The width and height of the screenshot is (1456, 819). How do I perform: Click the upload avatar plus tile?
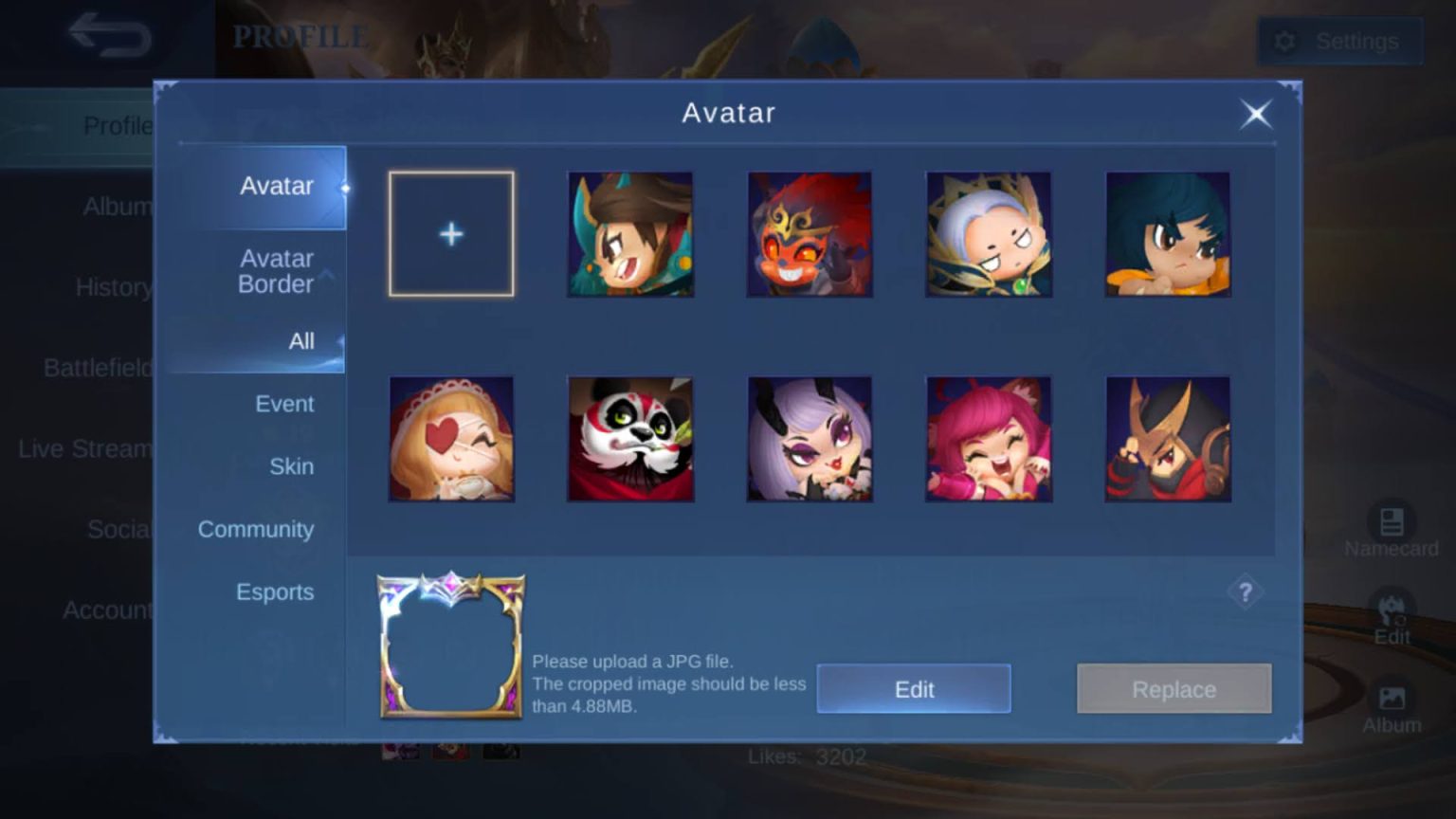pyautogui.click(x=451, y=233)
